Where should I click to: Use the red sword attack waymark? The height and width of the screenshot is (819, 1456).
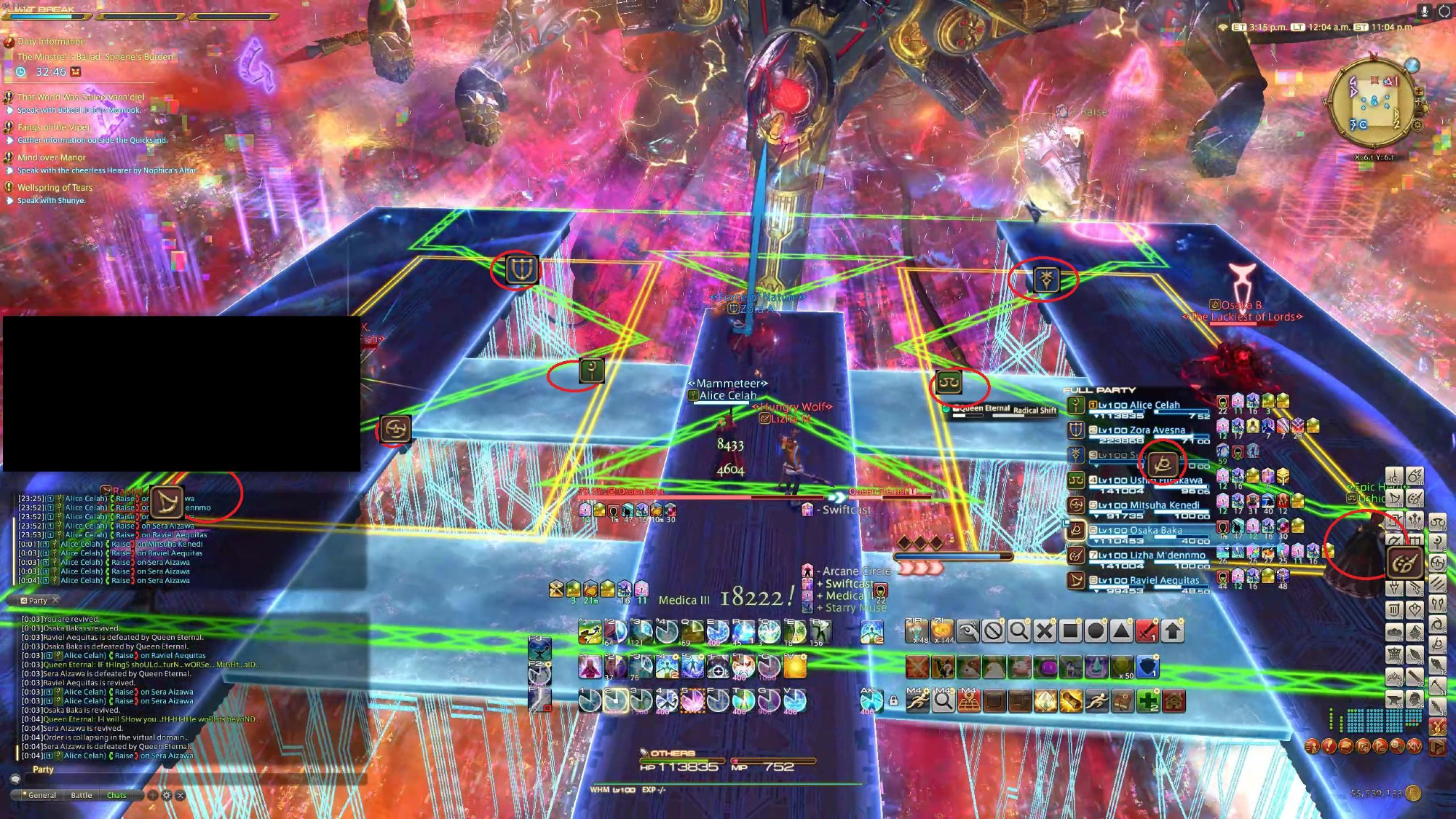[x=1146, y=631]
